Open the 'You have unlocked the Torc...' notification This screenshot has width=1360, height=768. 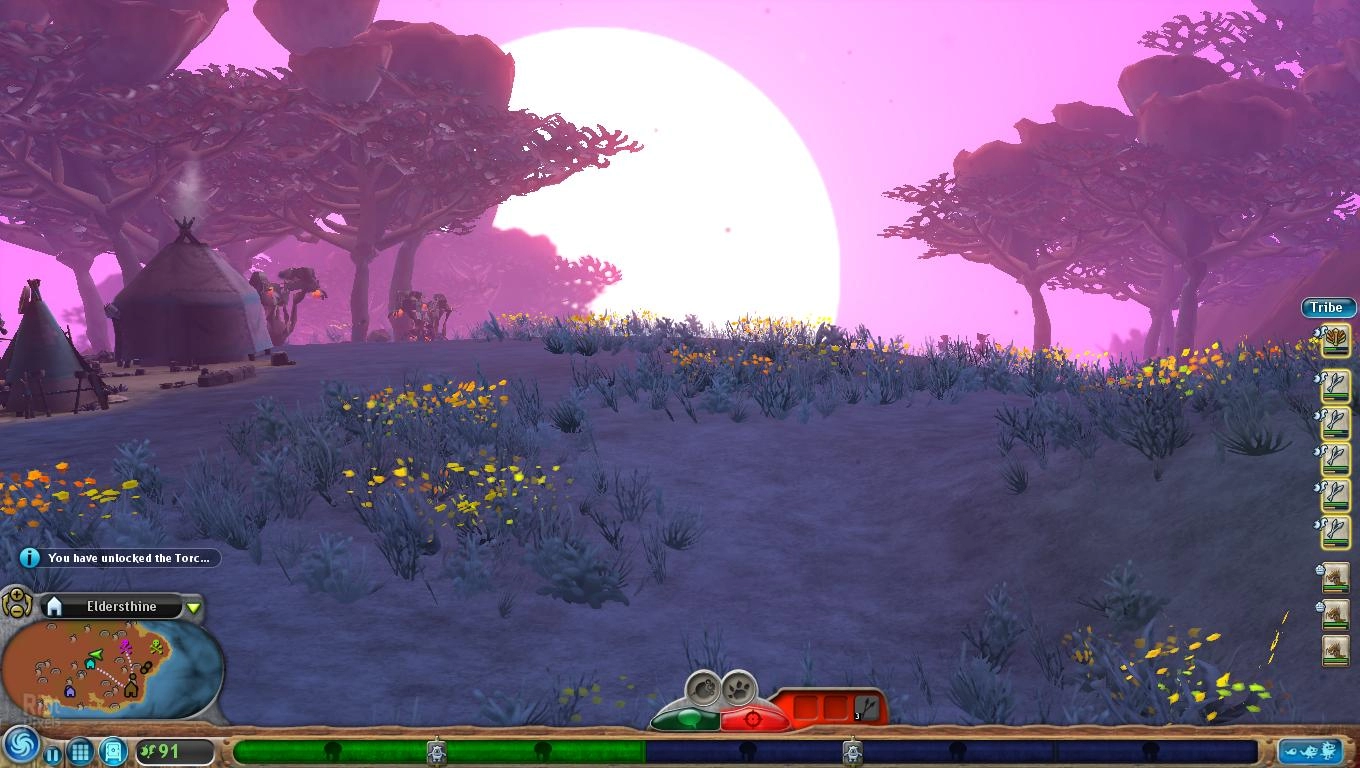(x=120, y=558)
